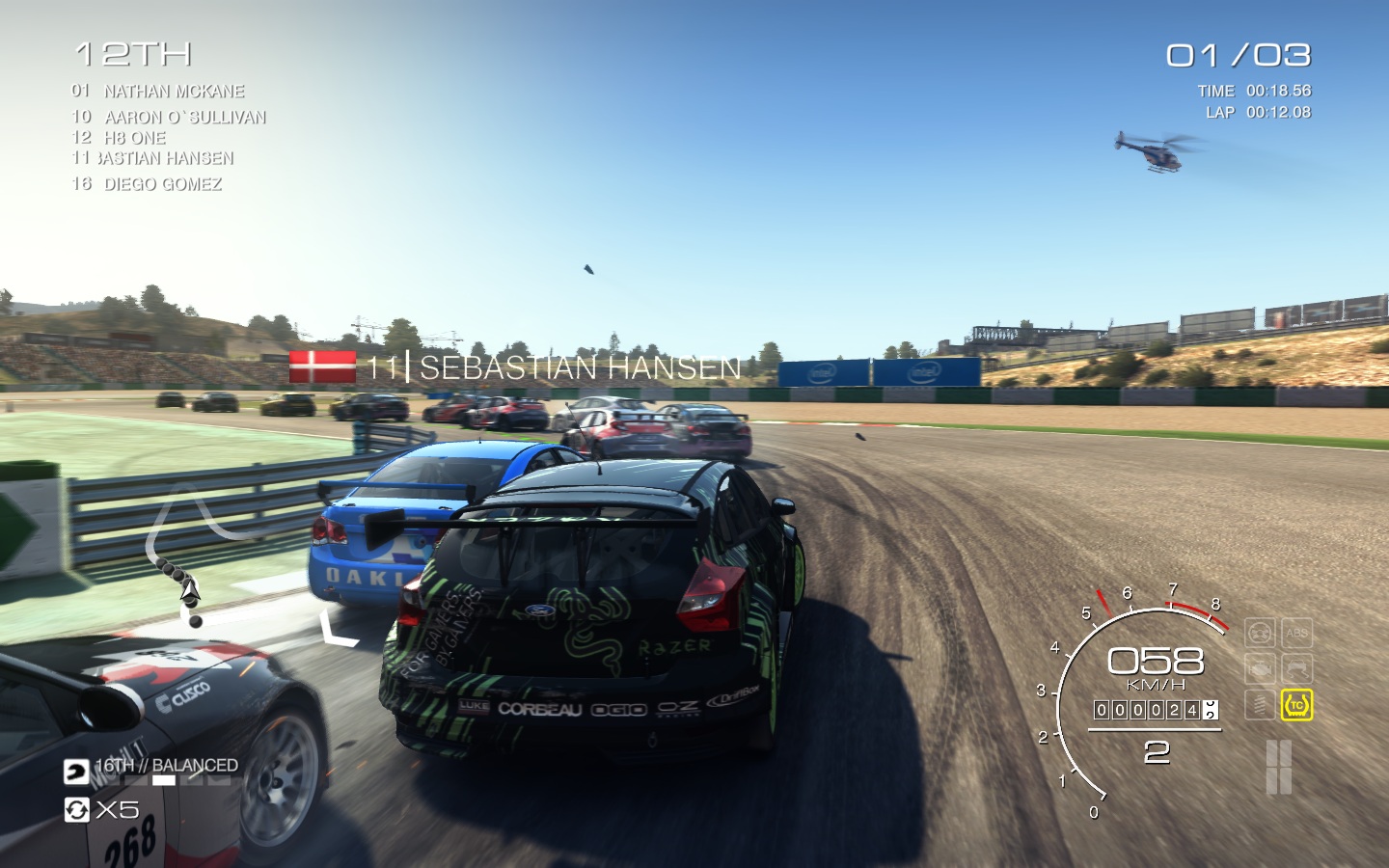Select the tyre wear indicator bars
Image resolution: width=1389 pixels, height=868 pixels.
1278,768
